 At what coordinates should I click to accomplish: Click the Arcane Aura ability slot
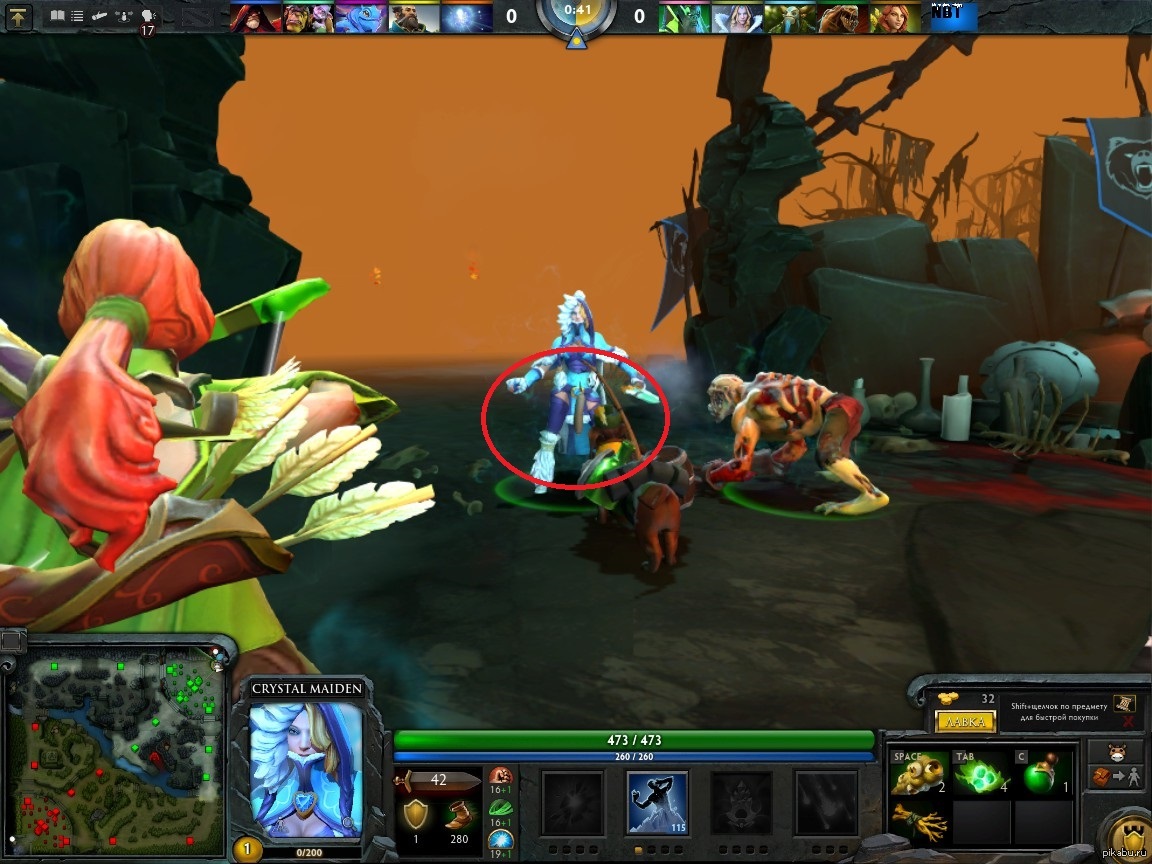(x=741, y=802)
